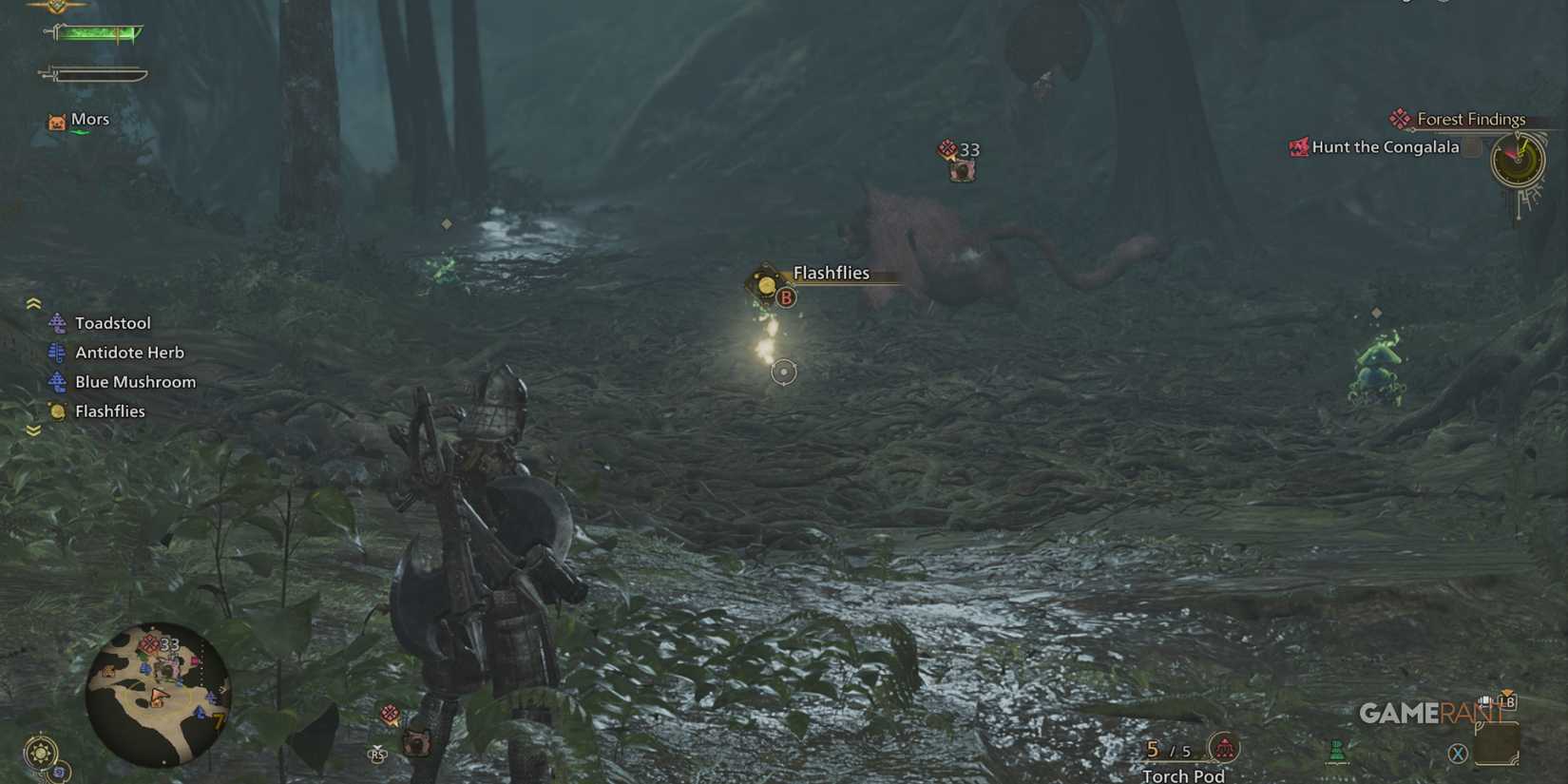The image size is (1568, 784).
Task: Click the Toadstool item icon
Action: [57, 322]
